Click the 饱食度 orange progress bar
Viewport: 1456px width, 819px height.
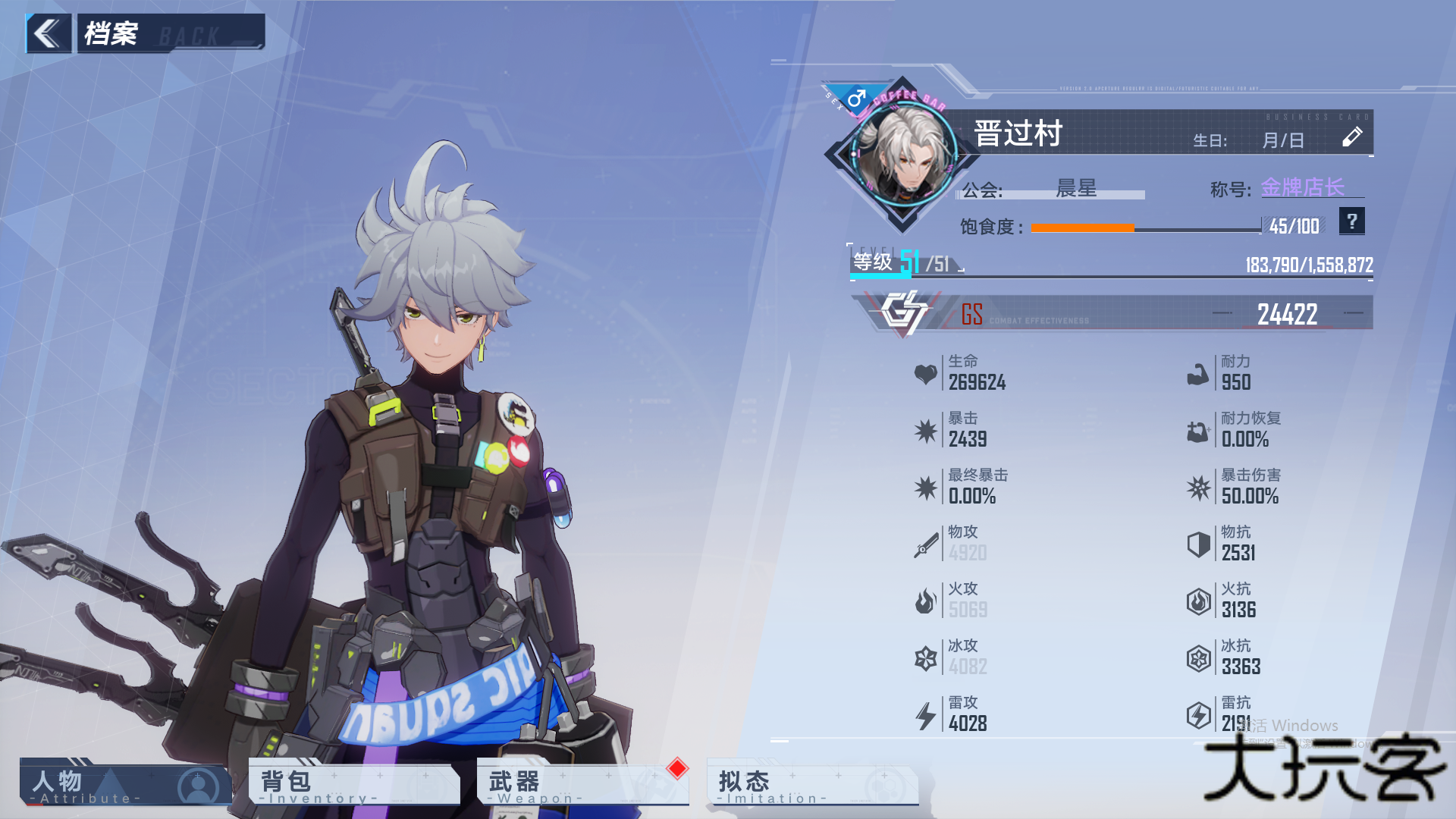pyautogui.click(x=1084, y=227)
